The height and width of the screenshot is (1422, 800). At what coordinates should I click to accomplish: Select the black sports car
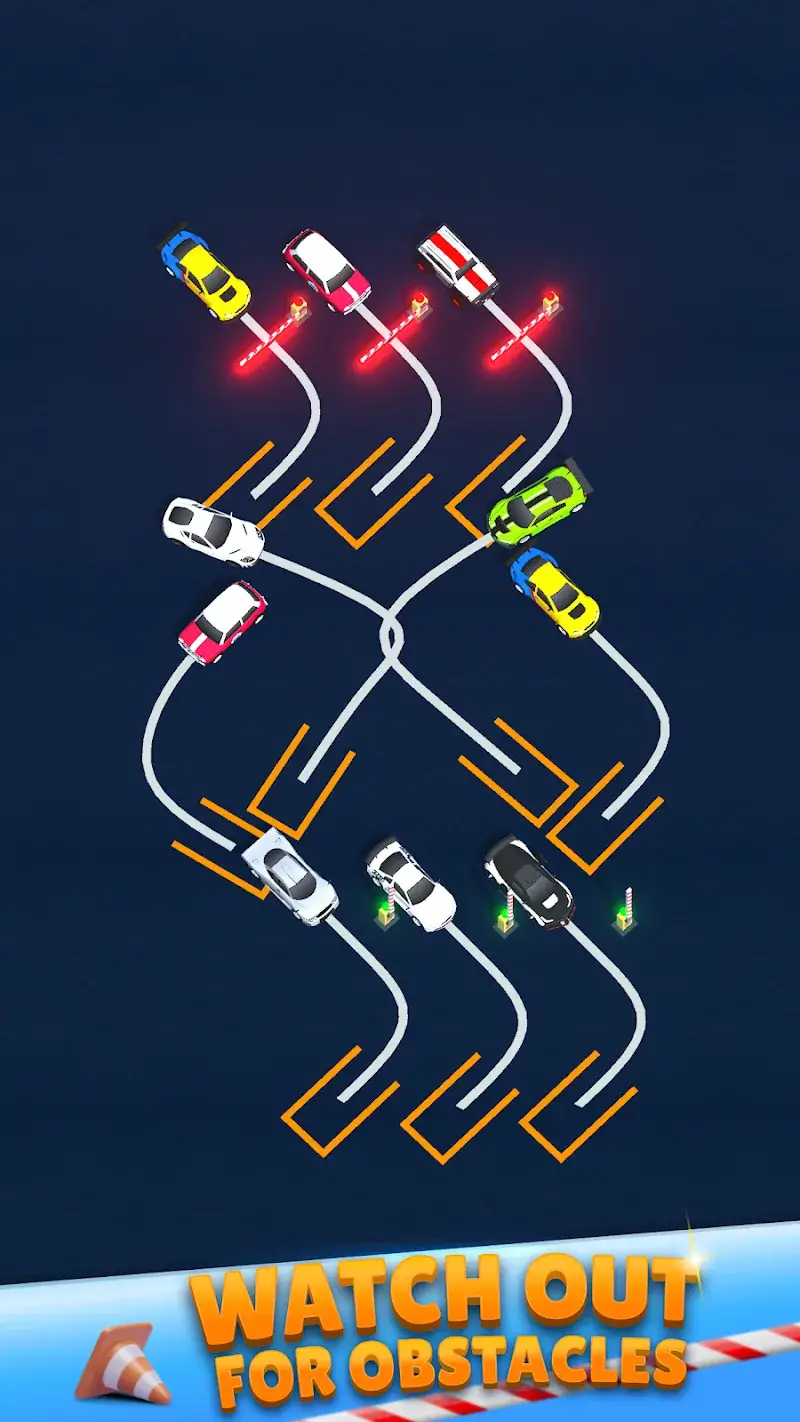tap(527, 878)
